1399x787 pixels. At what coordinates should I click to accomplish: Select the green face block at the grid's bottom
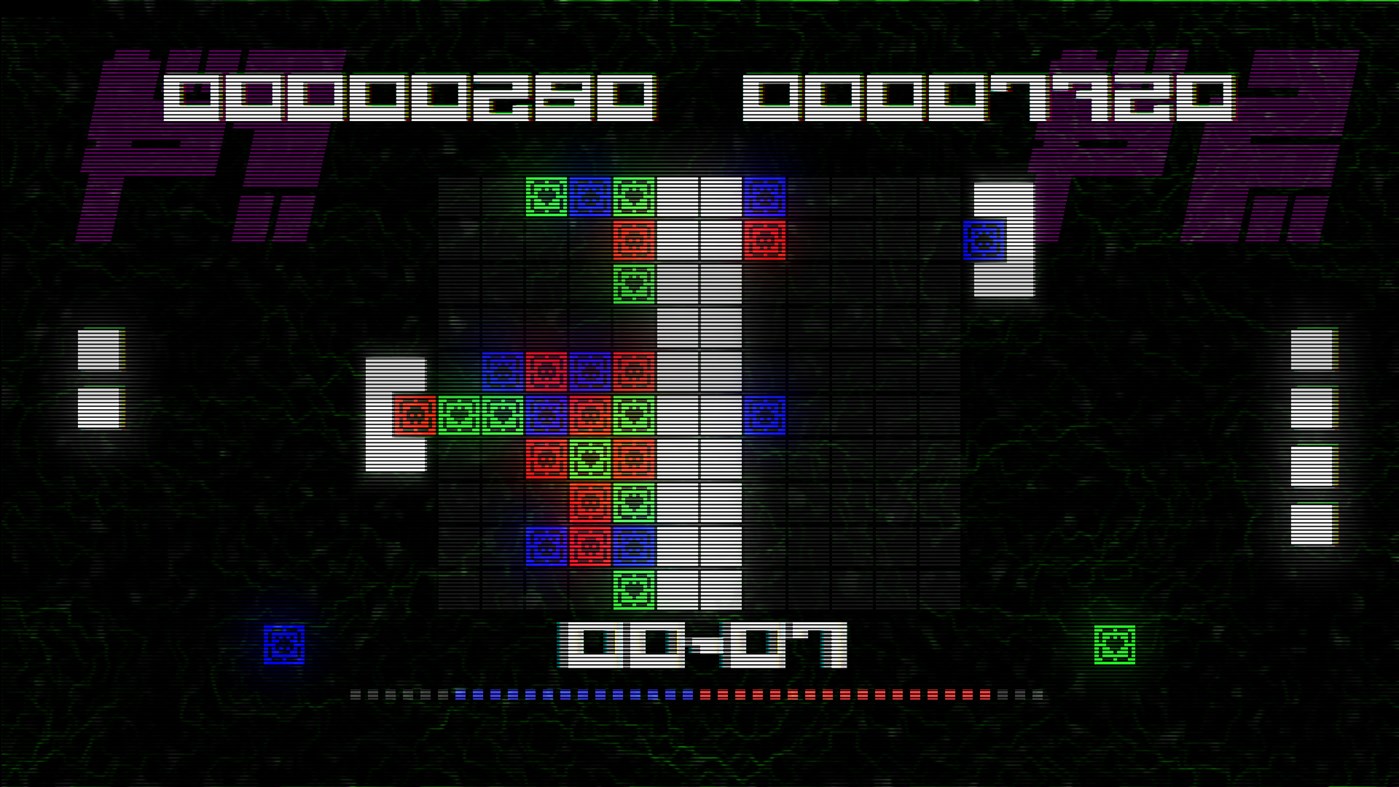coord(633,589)
